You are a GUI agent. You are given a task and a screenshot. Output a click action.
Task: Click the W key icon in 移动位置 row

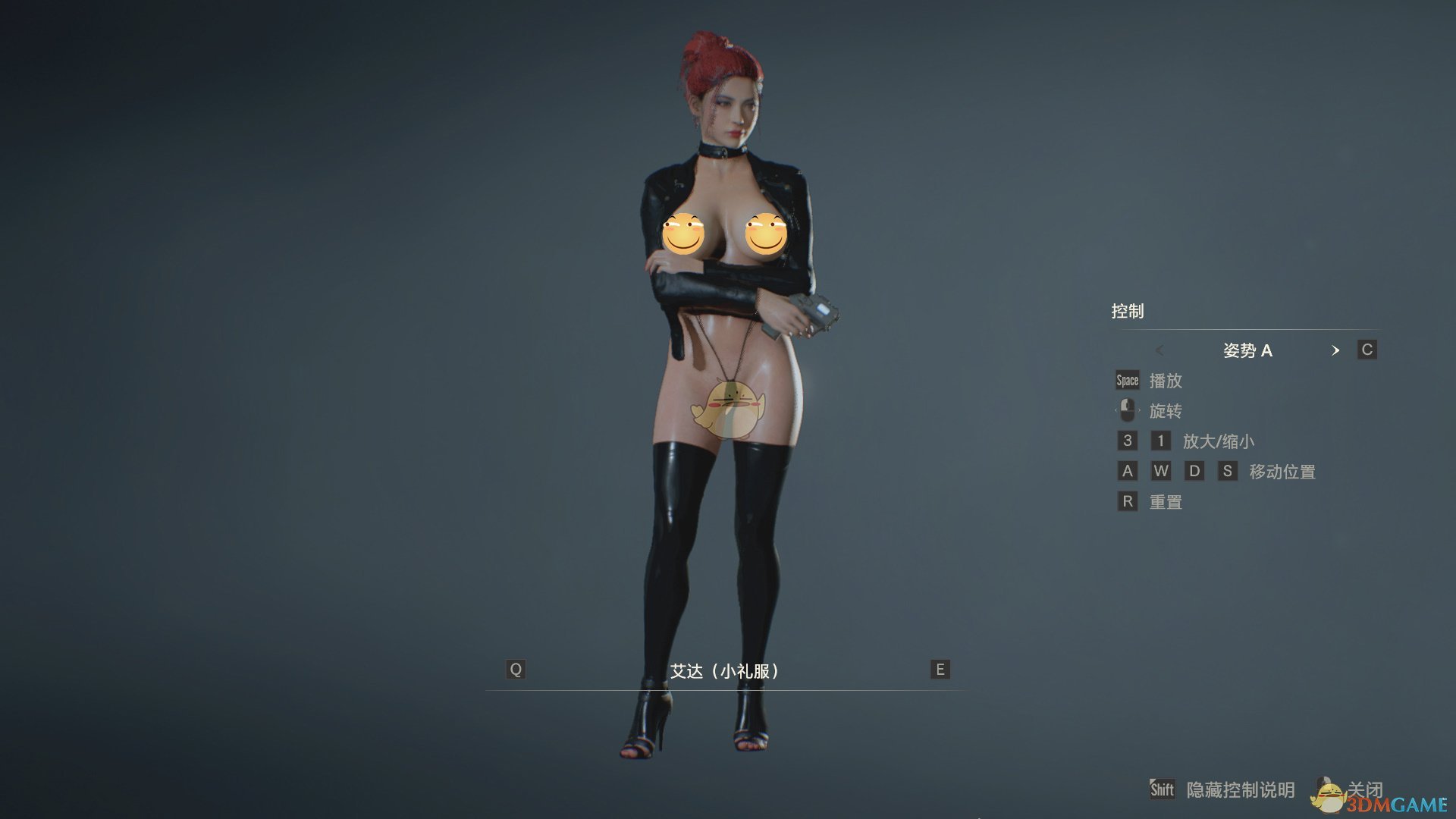(1162, 471)
